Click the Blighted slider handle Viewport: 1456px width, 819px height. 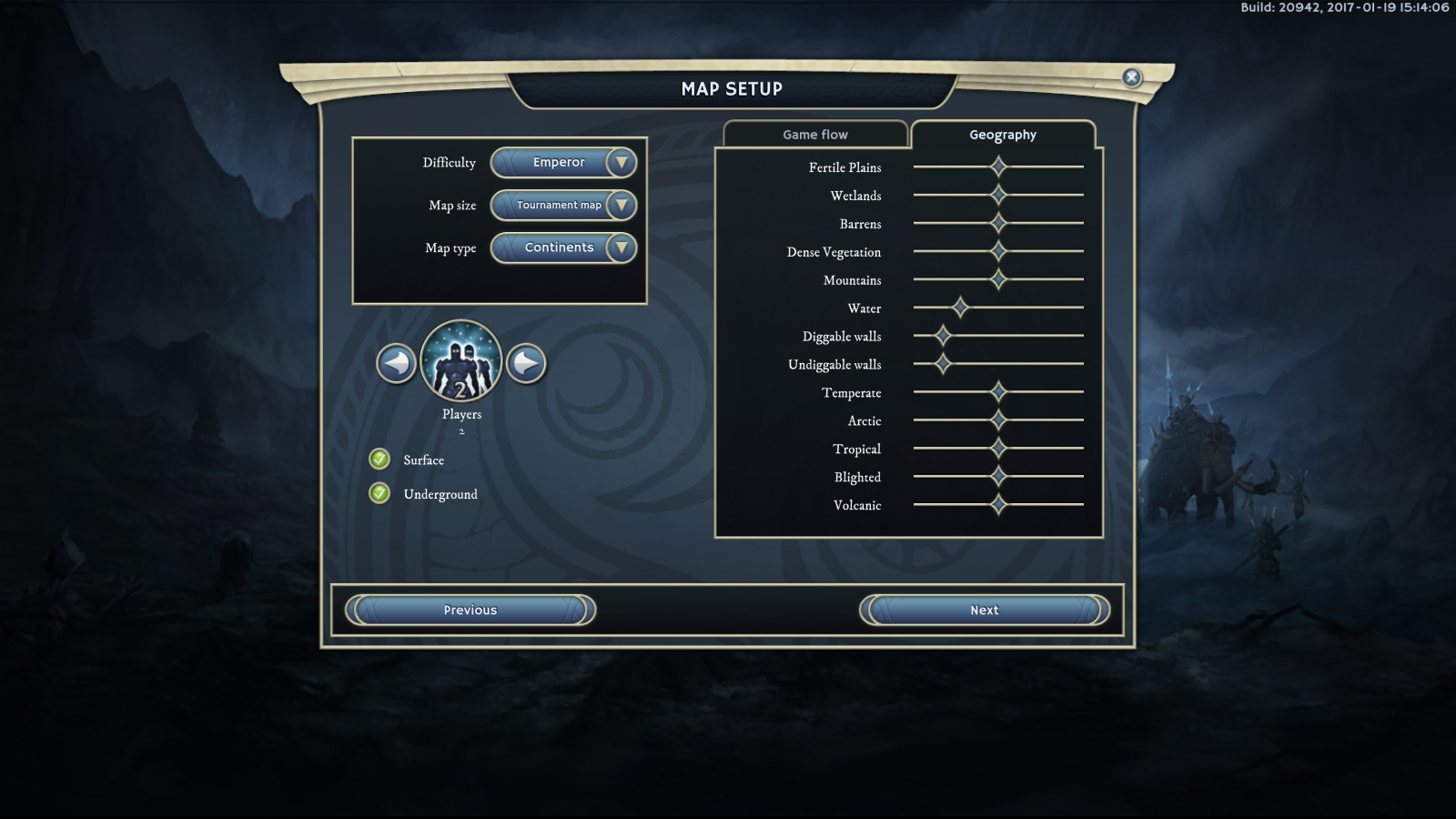[x=998, y=476]
